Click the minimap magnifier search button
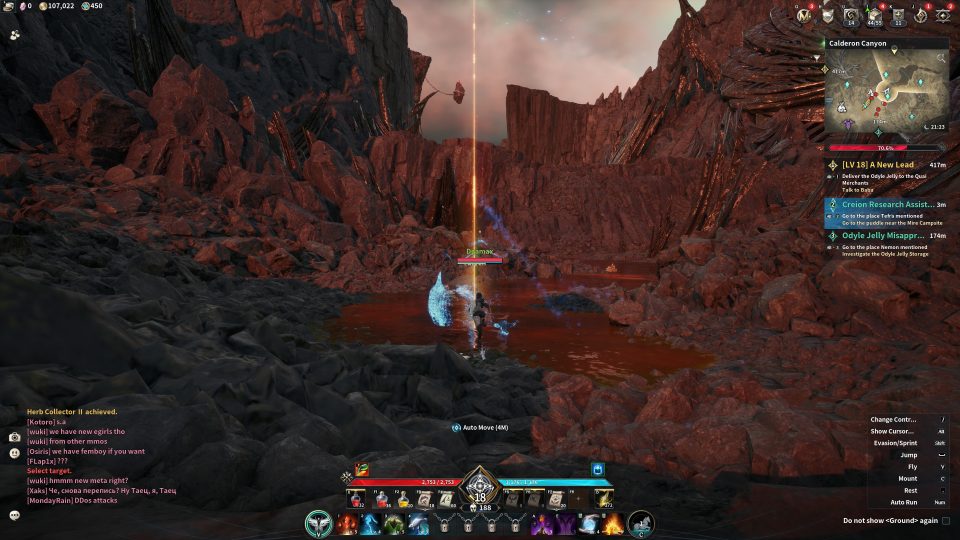Screen dimensions: 960x540 click(x=941, y=59)
